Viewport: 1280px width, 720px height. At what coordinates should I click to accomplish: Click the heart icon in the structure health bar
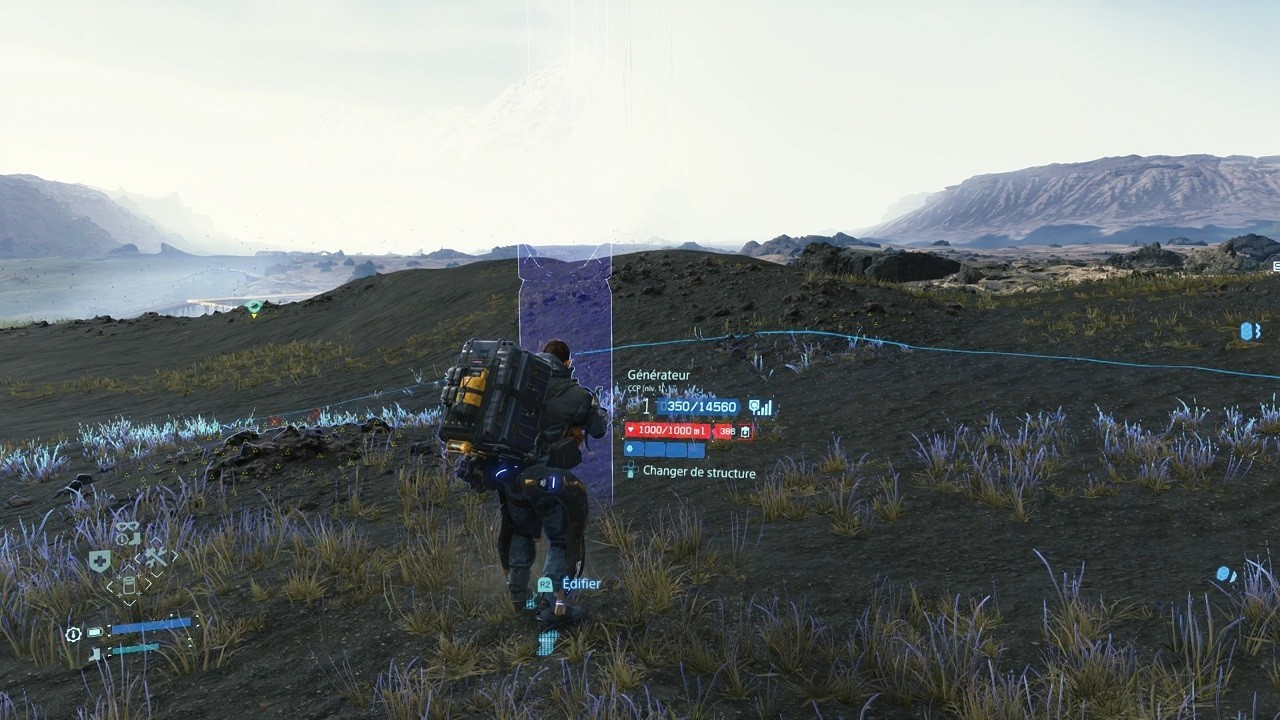[x=631, y=429]
